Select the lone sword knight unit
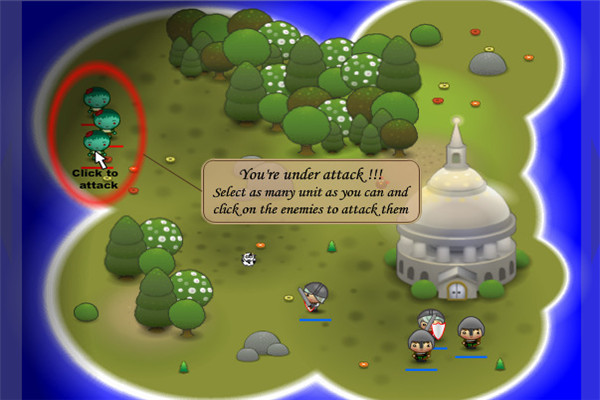600x400 pixels. click(x=315, y=299)
